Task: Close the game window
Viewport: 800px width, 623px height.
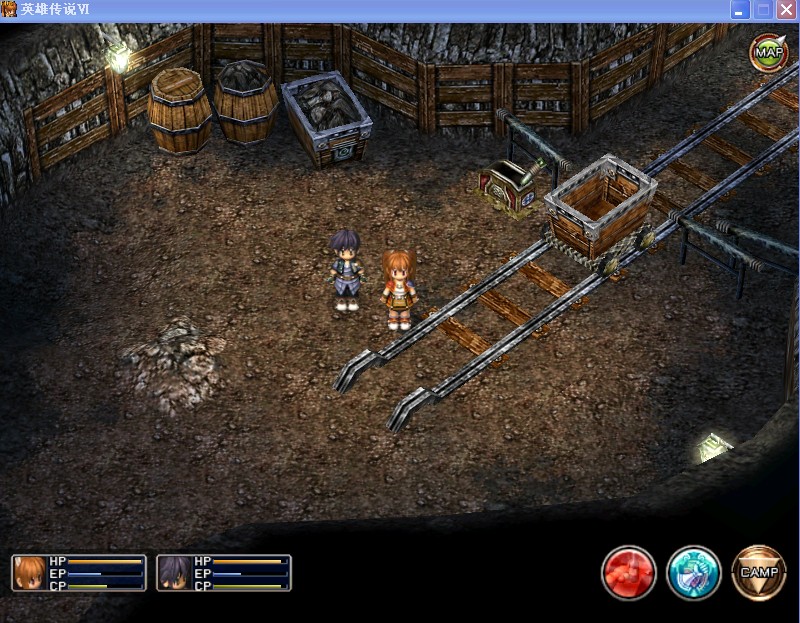Action: point(787,10)
